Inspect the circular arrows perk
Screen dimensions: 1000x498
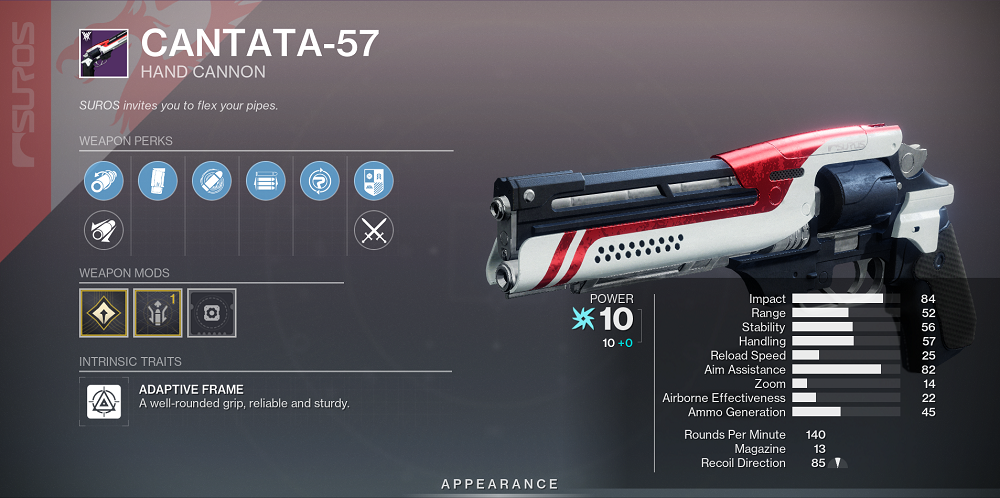[320, 182]
